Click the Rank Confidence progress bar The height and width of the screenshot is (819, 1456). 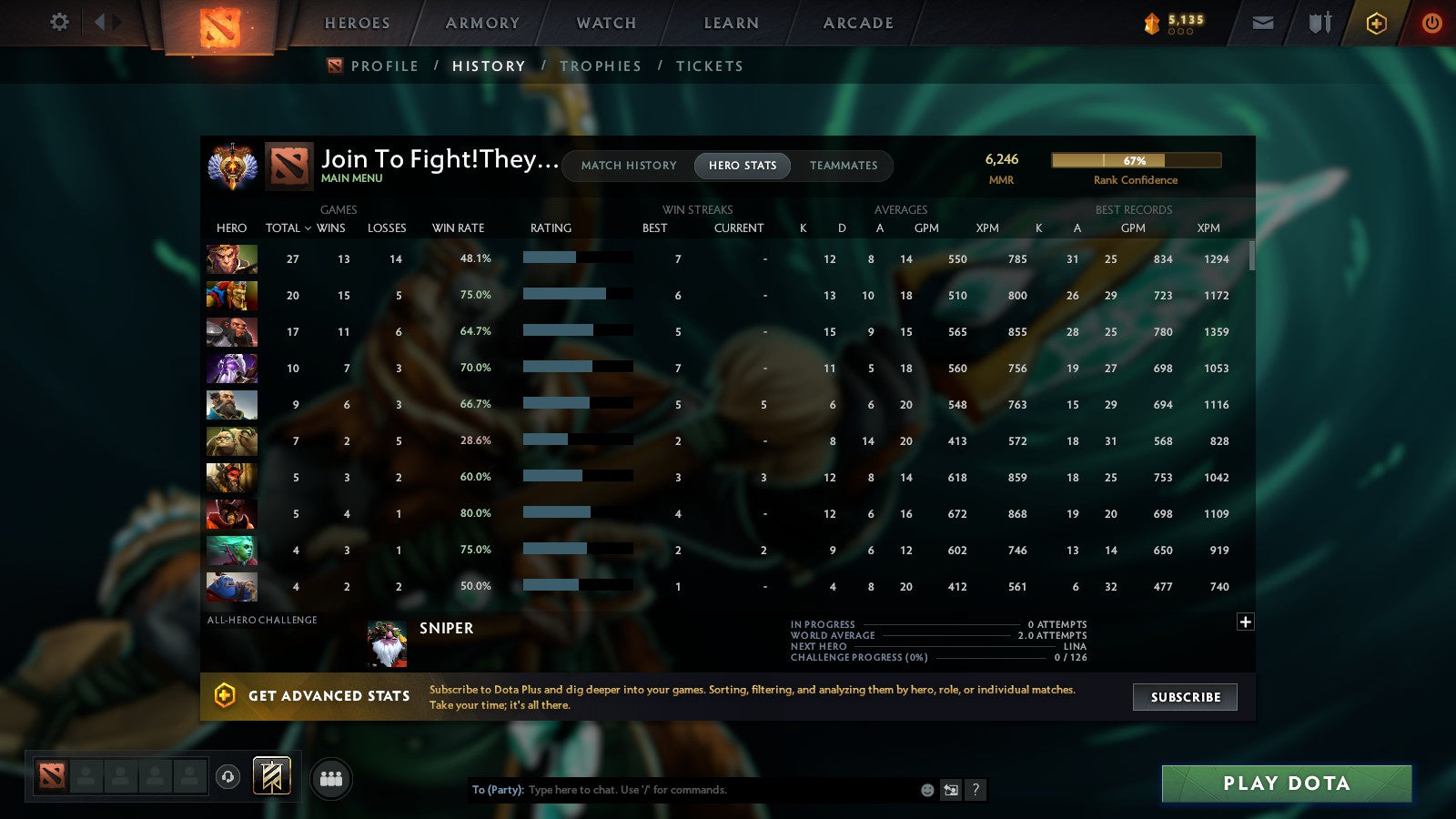coord(1136,160)
